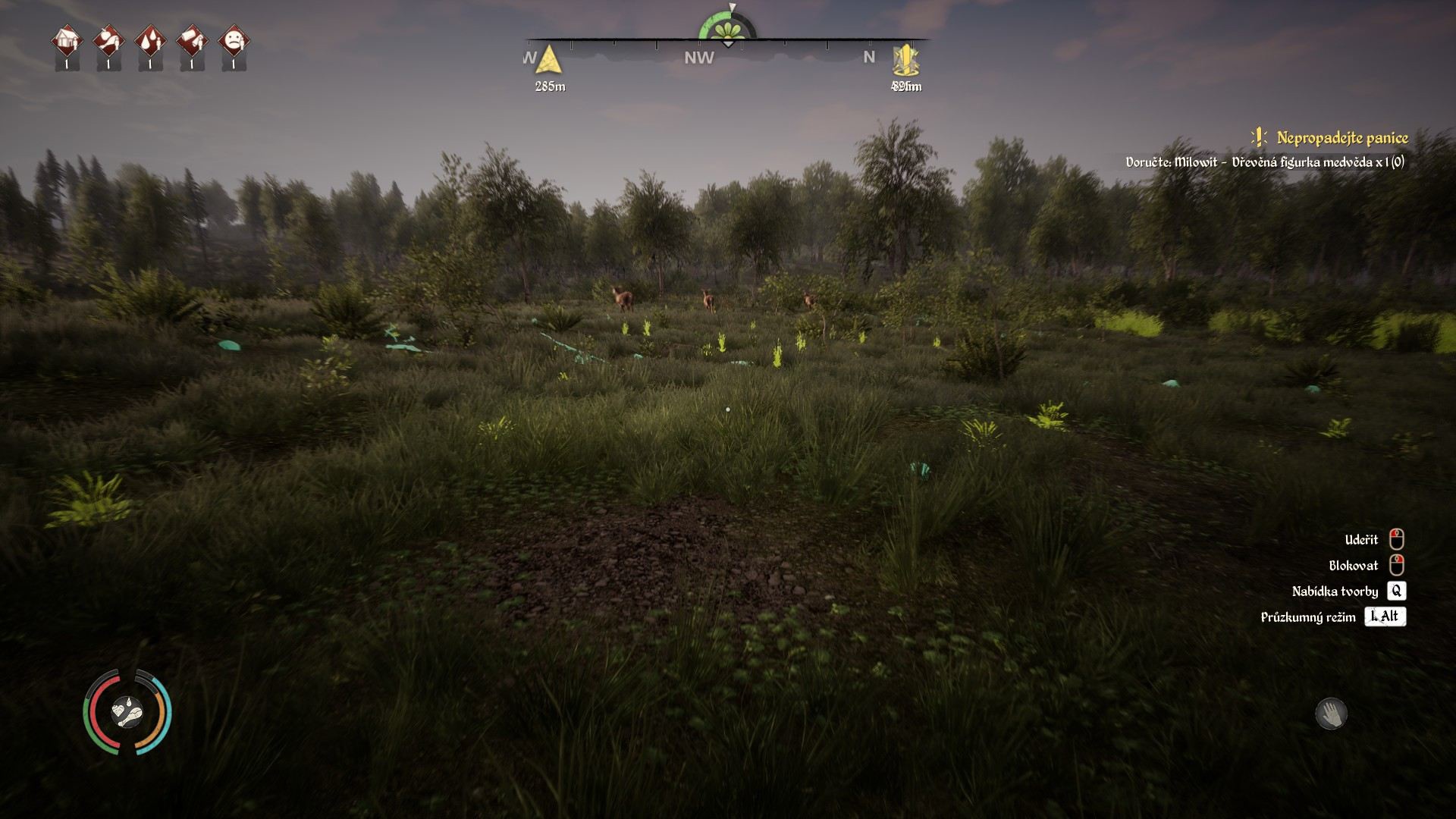
Task: Click the sad face mood icon
Action: [x=234, y=41]
